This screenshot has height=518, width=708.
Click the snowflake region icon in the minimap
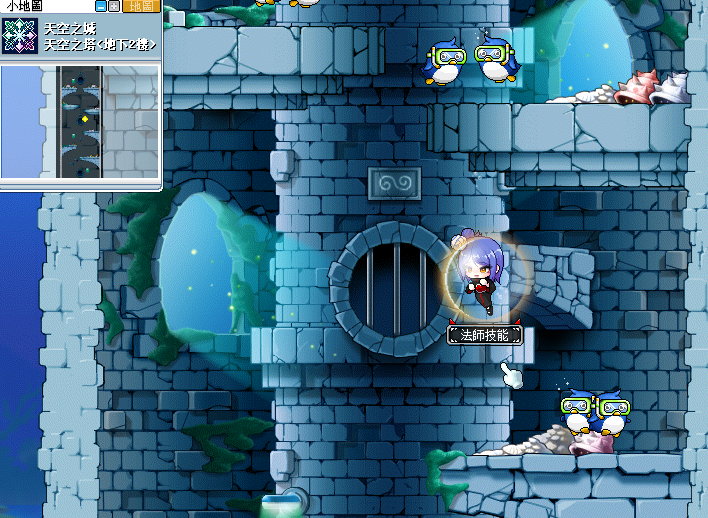click(19, 36)
